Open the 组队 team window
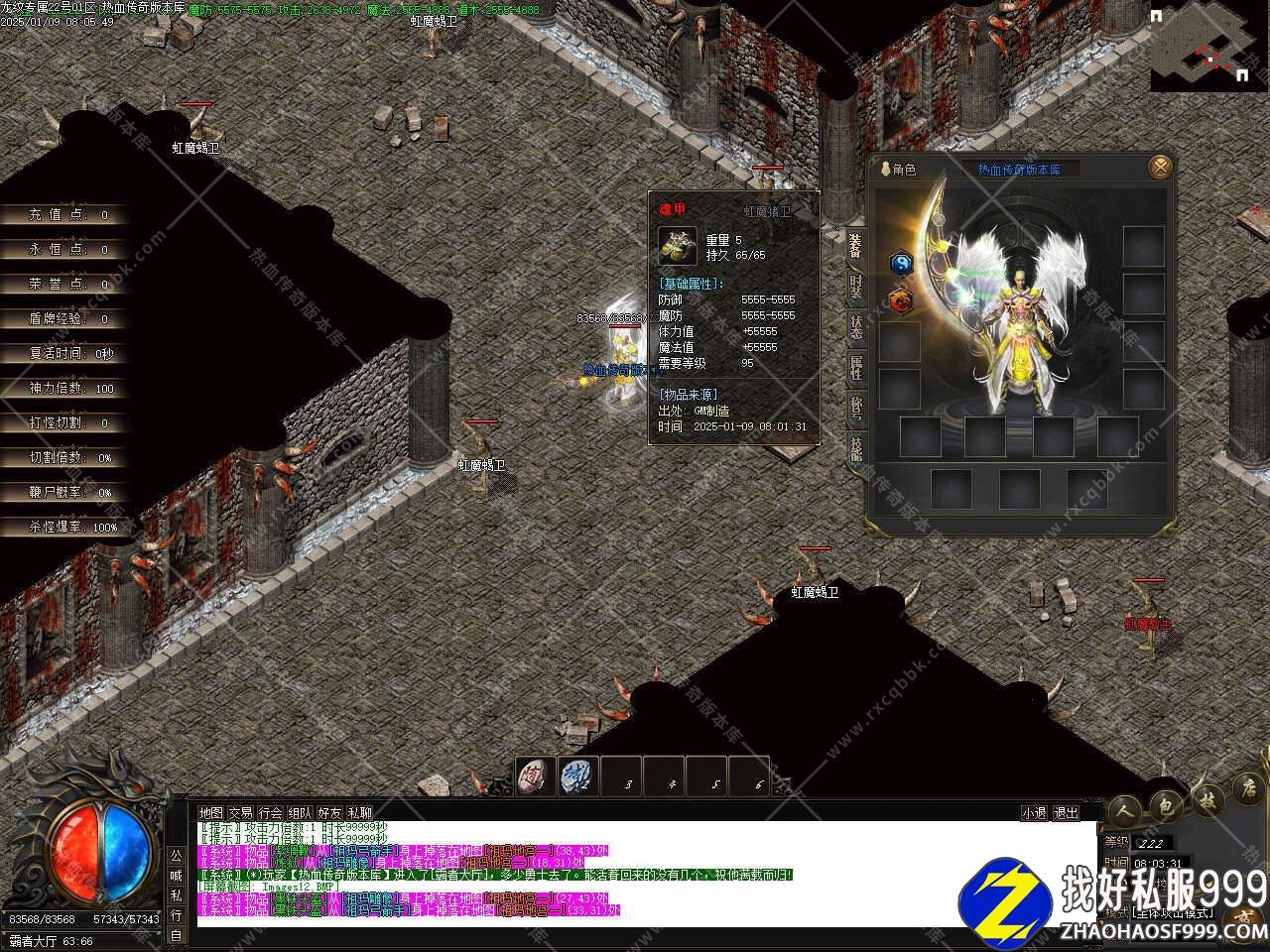Screen dimensions: 1270x952 point(300,812)
